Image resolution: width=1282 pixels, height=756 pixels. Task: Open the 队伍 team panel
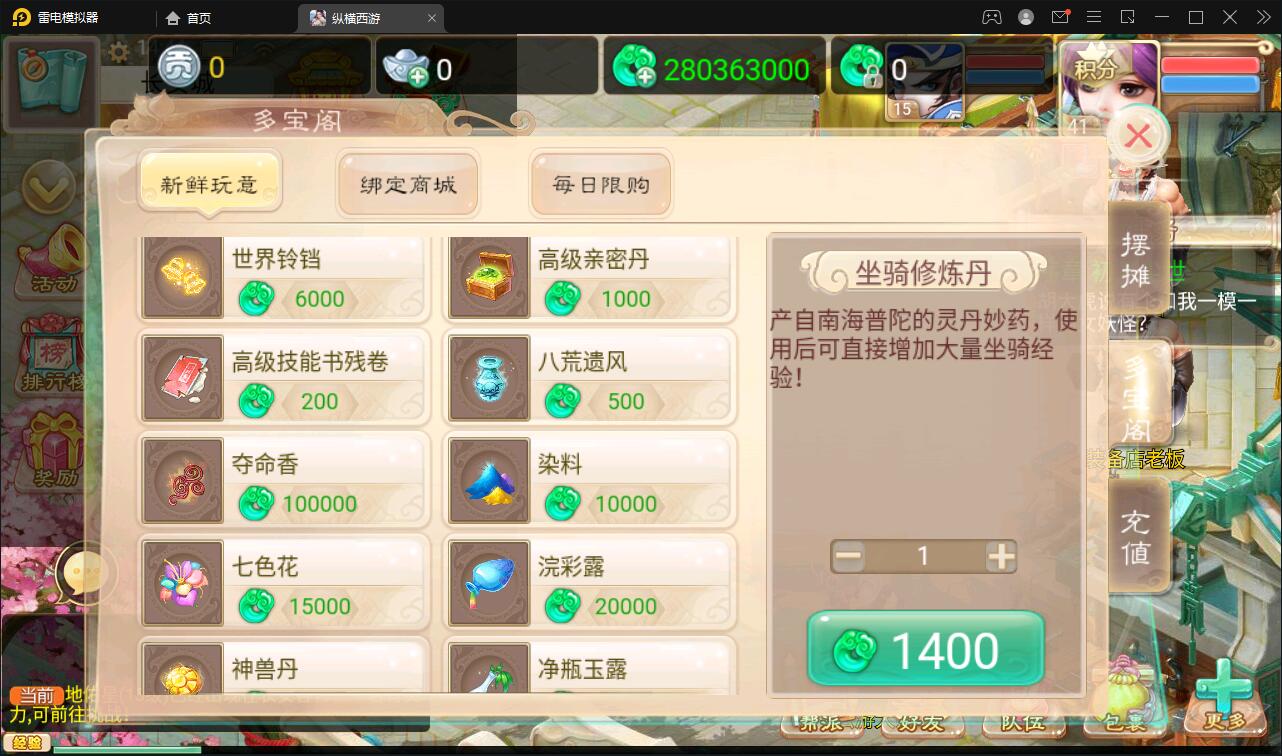pos(1023,721)
